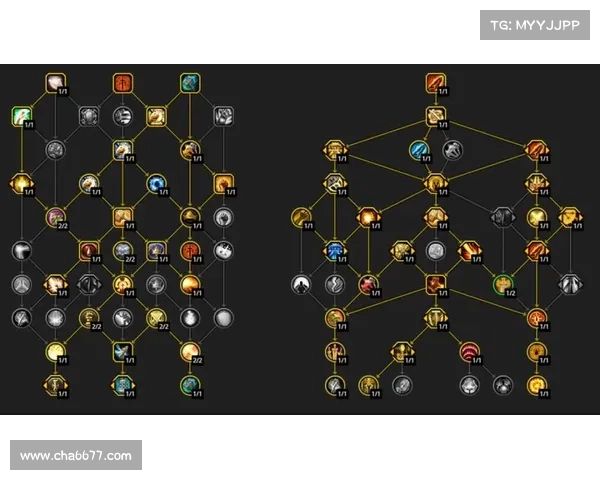Viewport: 600px width, 480px height.
Task: Choose the topmost teal hammer talent in the left tree
Action: [x=190, y=82]
